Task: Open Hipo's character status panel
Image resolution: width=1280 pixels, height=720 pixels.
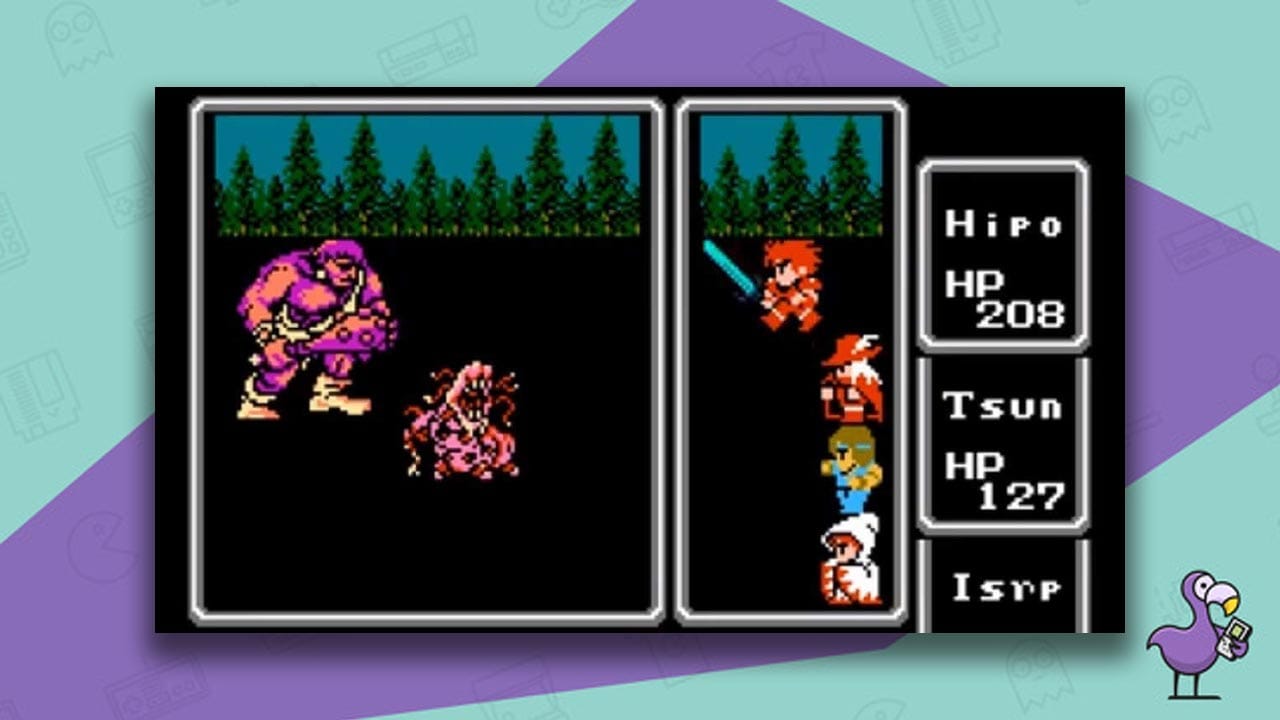Action: point(1005,255)
